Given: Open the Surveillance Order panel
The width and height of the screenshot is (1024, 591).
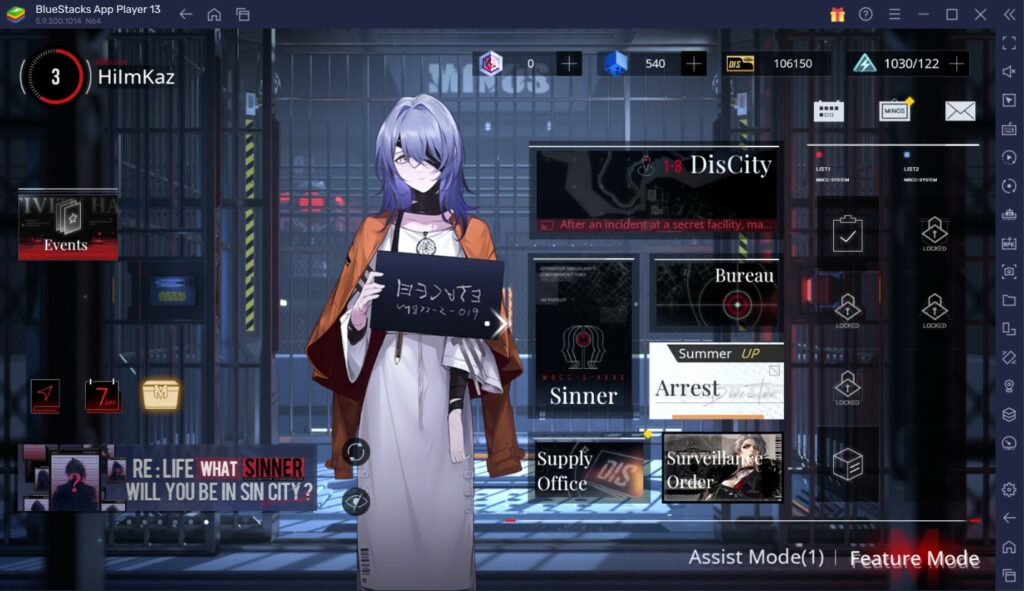Looking at the screenshot, I should coord(722,468).
